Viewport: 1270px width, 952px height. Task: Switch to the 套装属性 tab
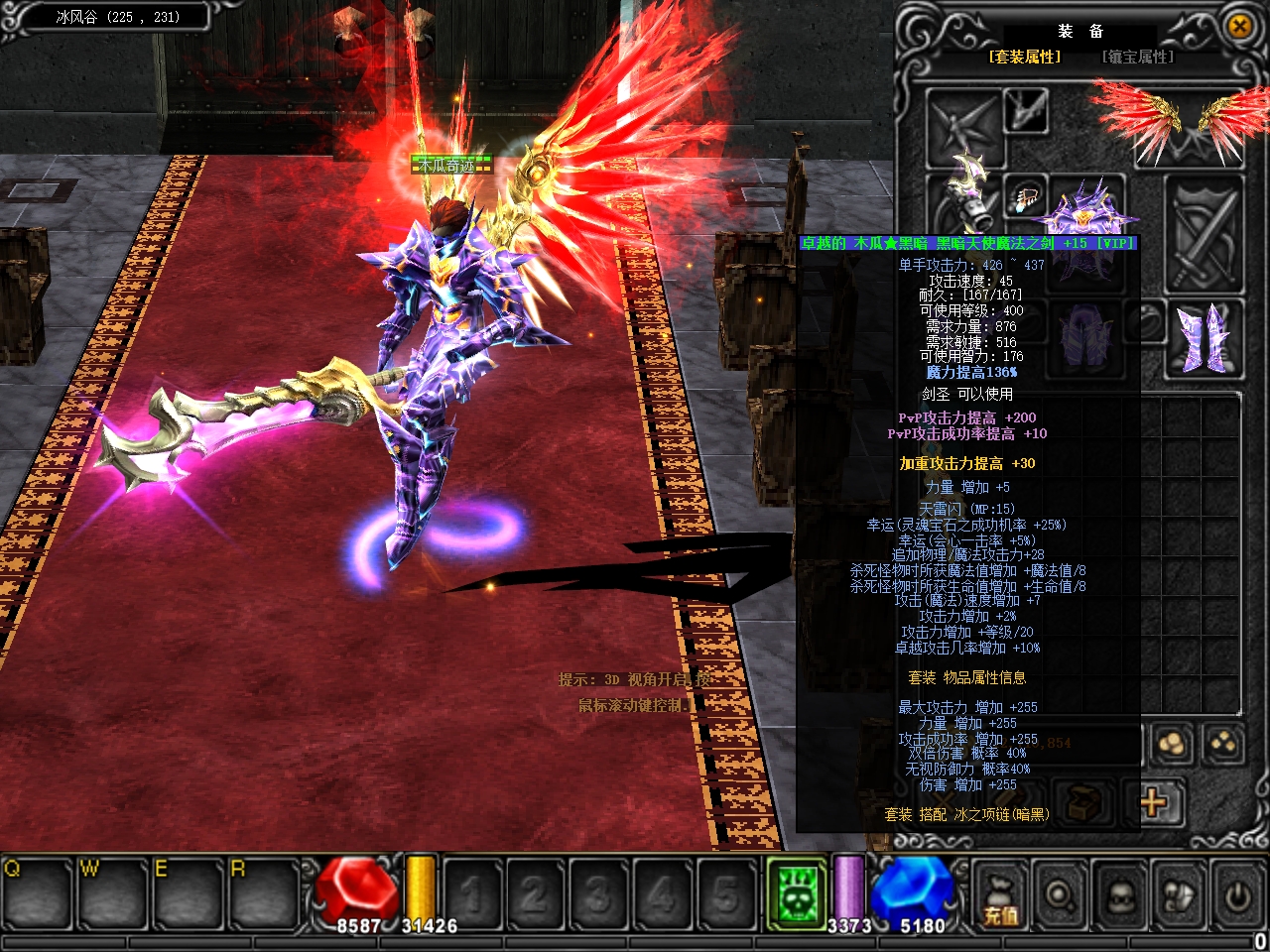point(1024,58)
